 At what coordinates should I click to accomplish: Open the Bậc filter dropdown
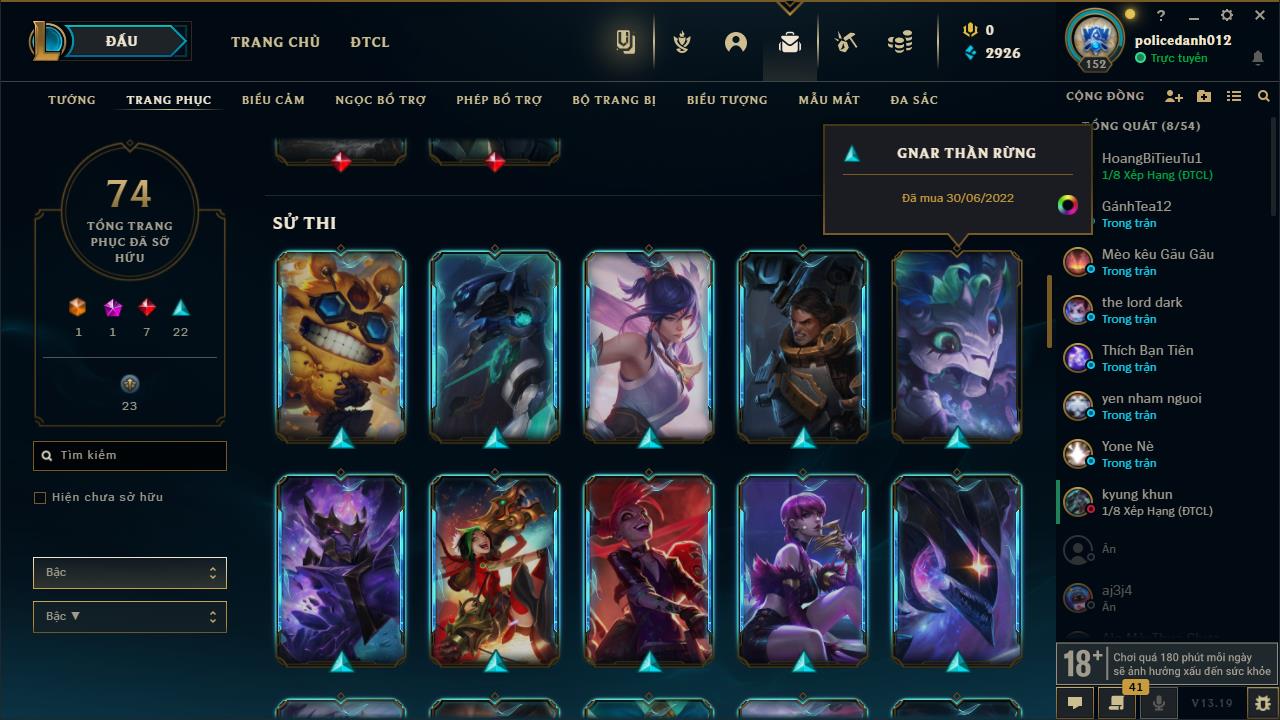click(x=129, y=572)
